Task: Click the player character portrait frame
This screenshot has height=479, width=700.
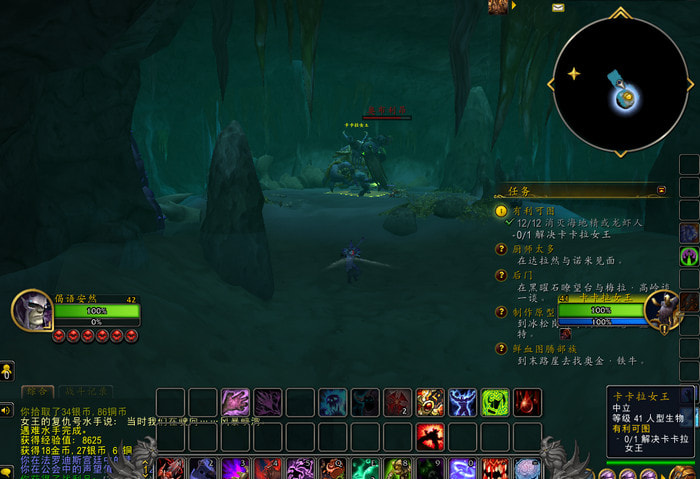Action: click(31, 310)
